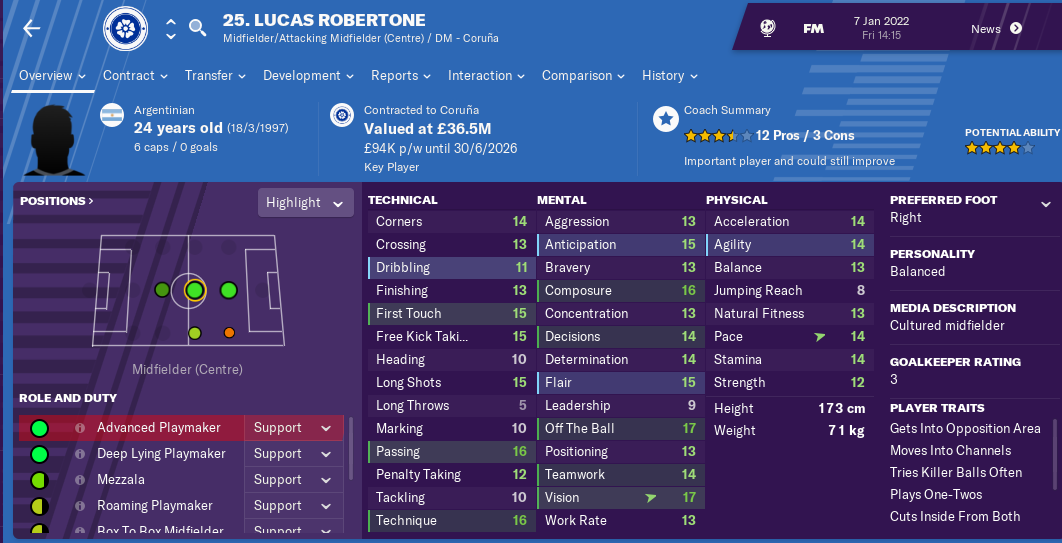1062x543 pixels.
Task: Open the Interaction menu
Action: coord(486,76)
